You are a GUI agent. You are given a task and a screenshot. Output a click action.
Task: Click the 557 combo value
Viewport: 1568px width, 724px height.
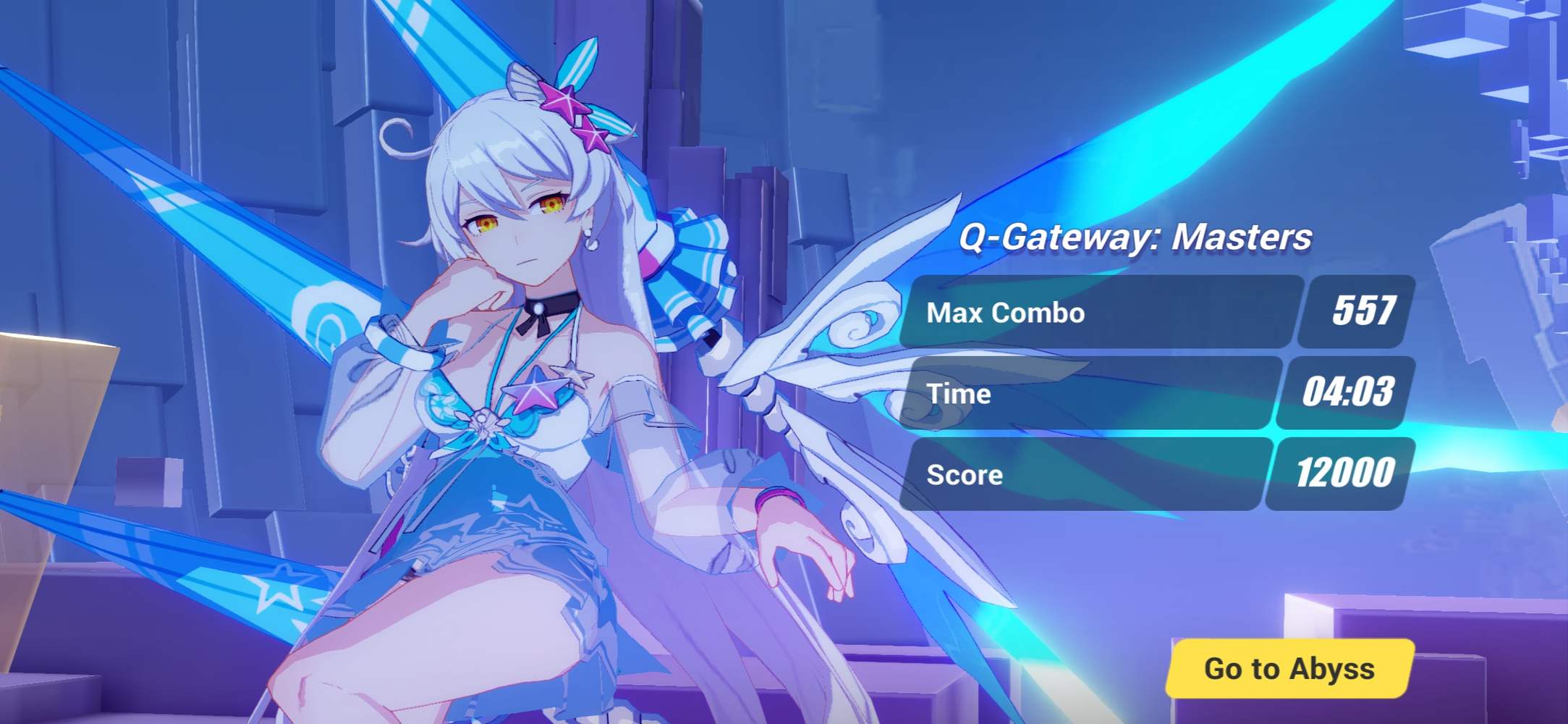point(1352,311)
